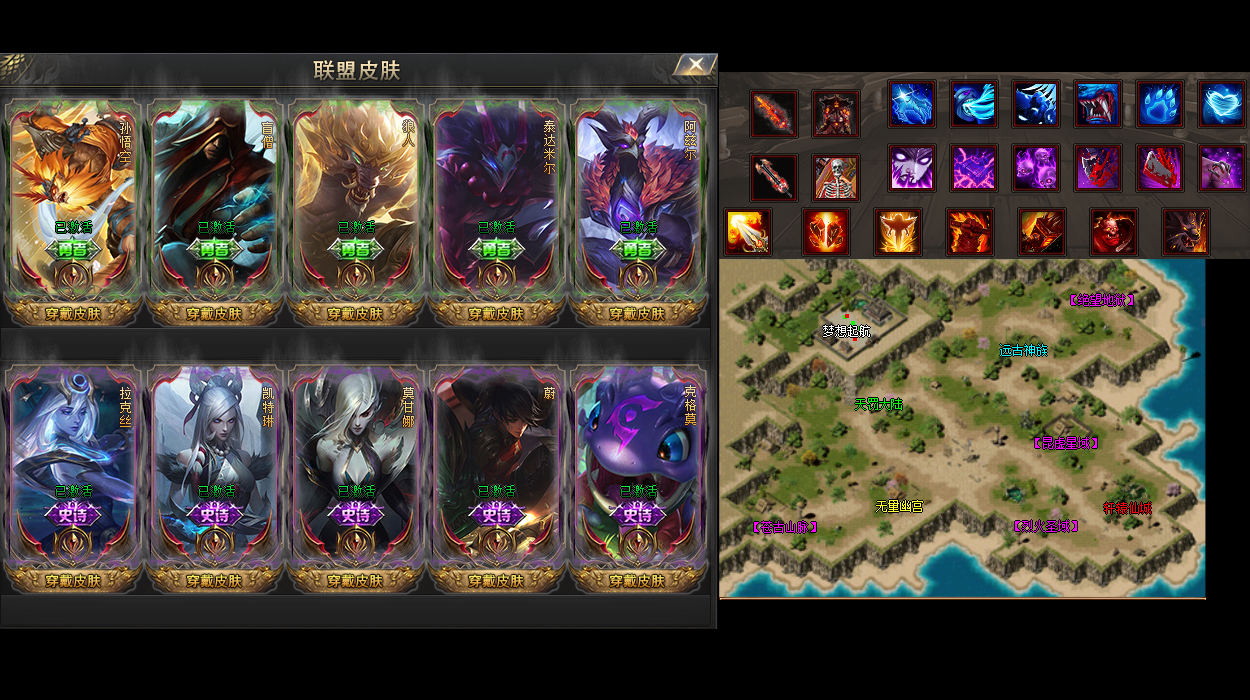Viewport: 1250px width, 700px height.
Task: Activate the blue swirling heart skill
Action: [1222, 104]
